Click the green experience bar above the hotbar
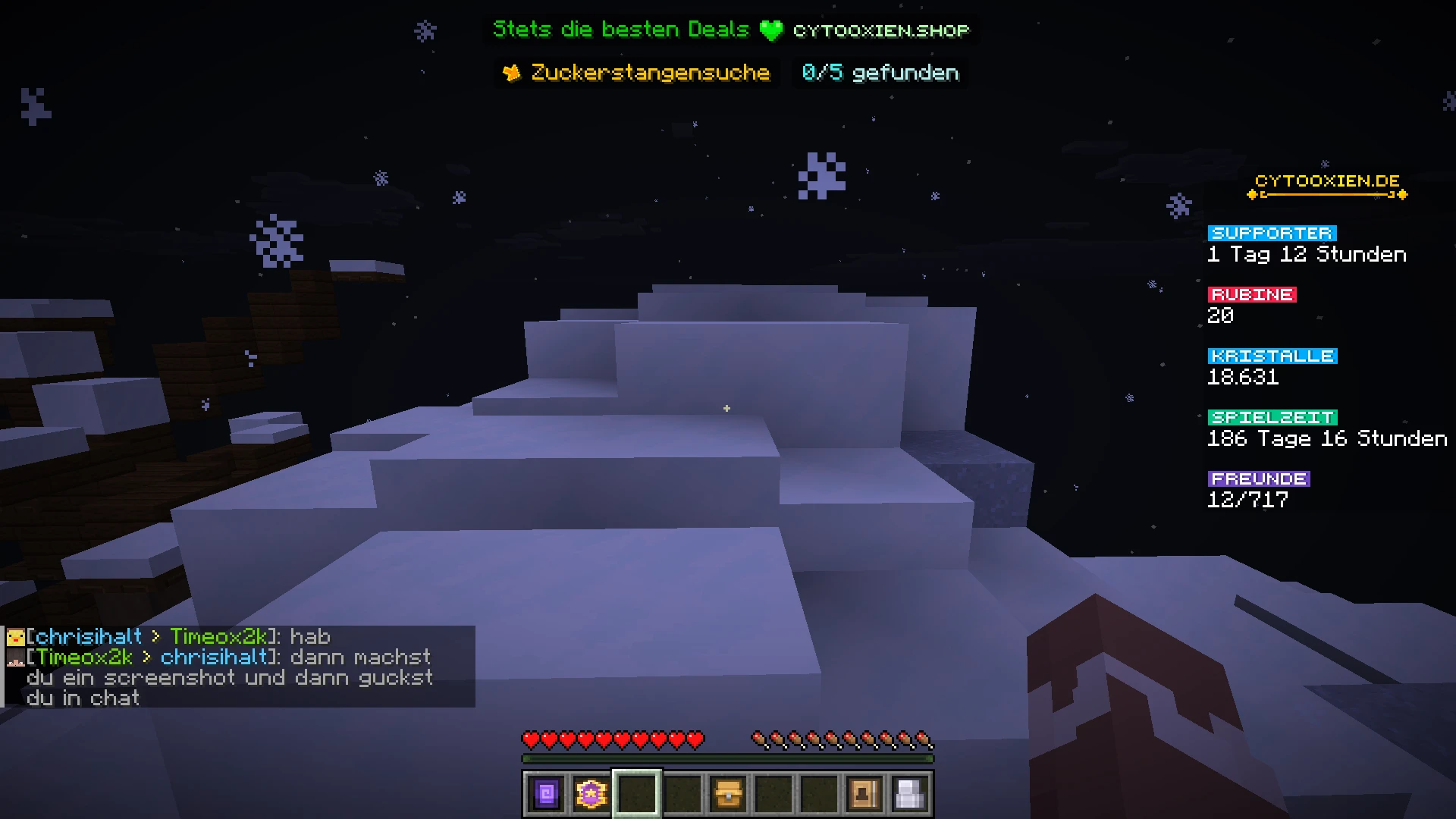Screen dimensions: 1456x819 [728, 757]
